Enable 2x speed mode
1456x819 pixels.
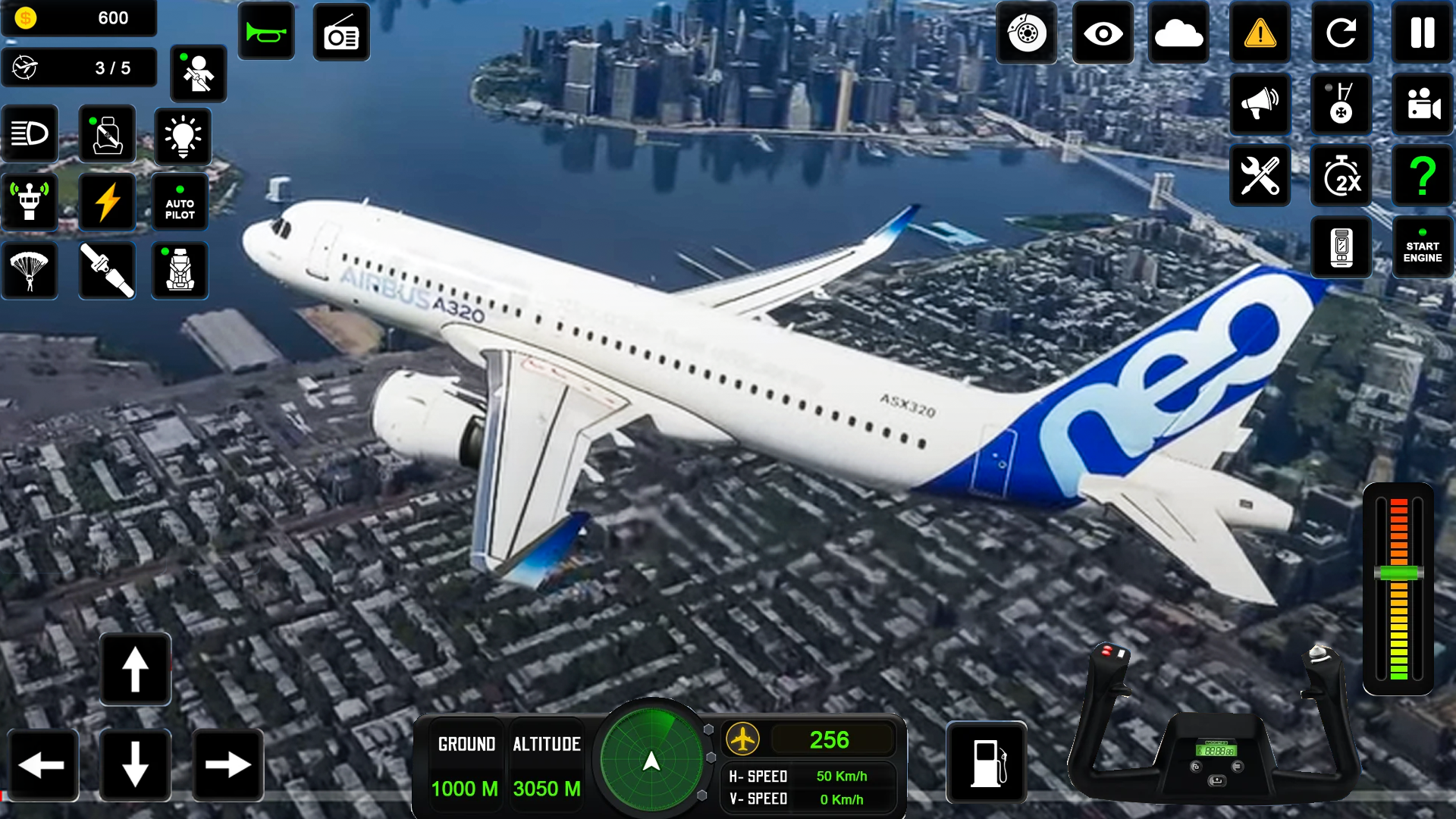(1341, 176)
